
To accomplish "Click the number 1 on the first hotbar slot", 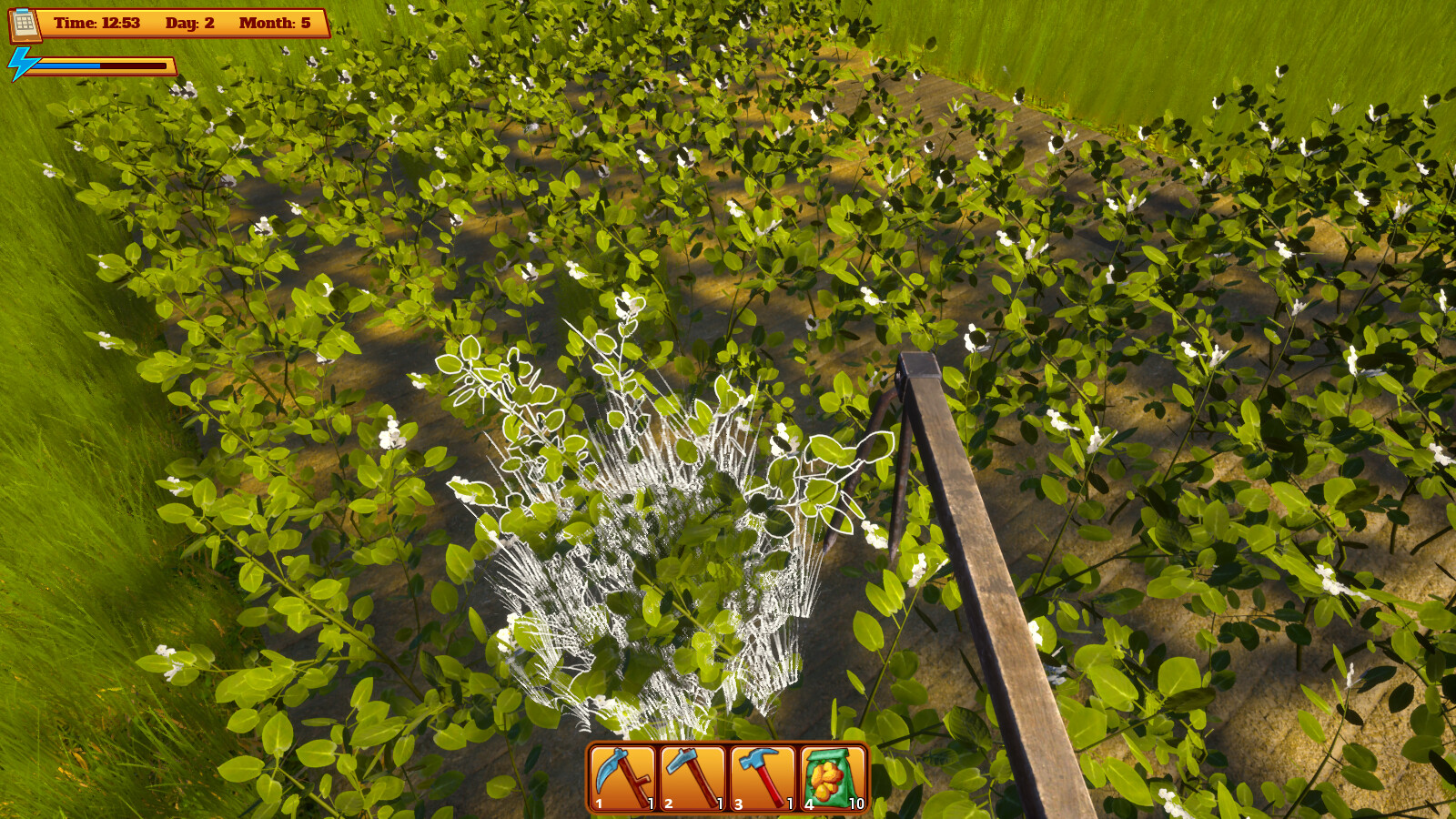I will (601, 804).
